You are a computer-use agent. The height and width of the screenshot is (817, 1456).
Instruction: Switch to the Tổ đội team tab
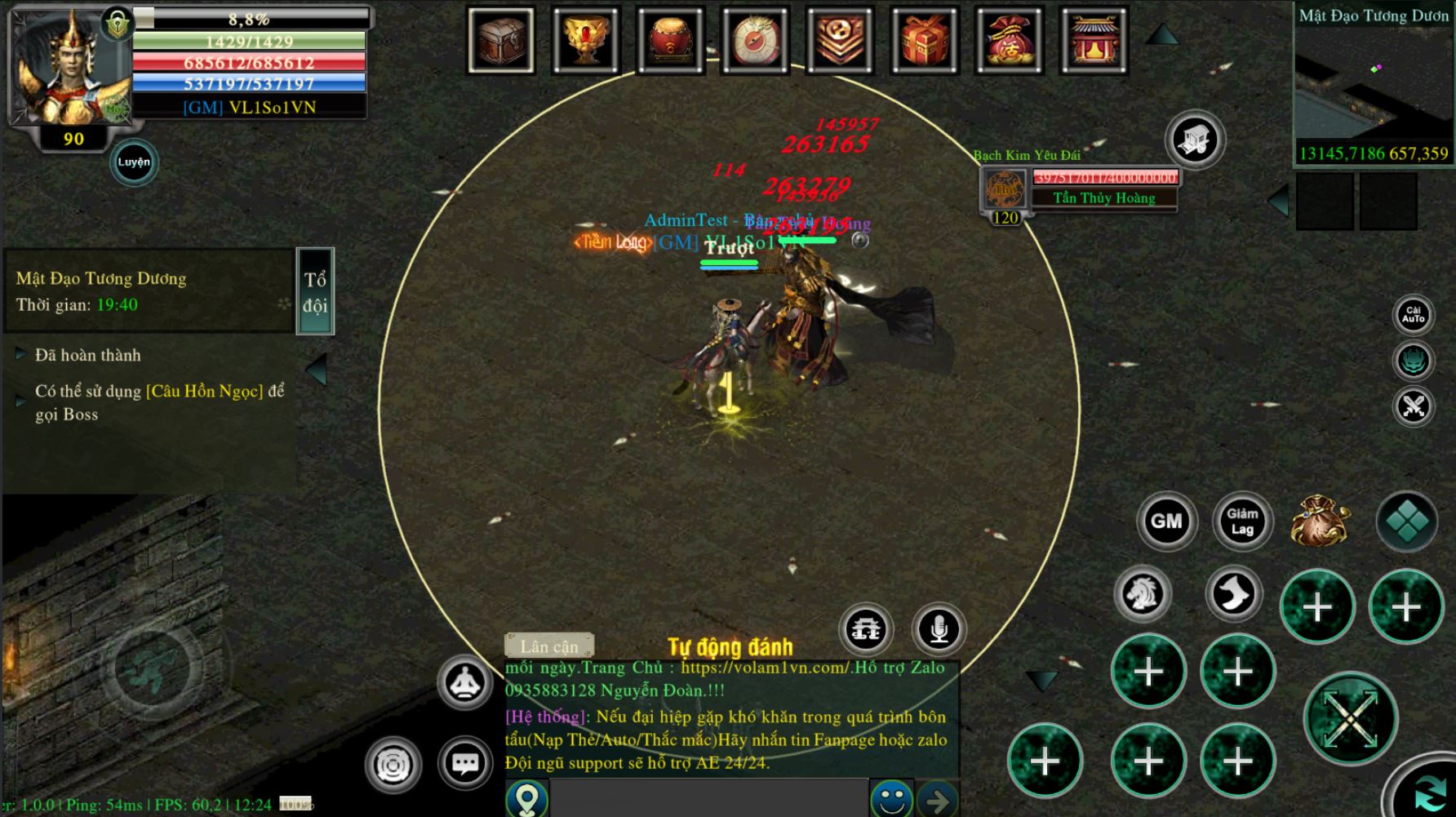pos(315,291)
